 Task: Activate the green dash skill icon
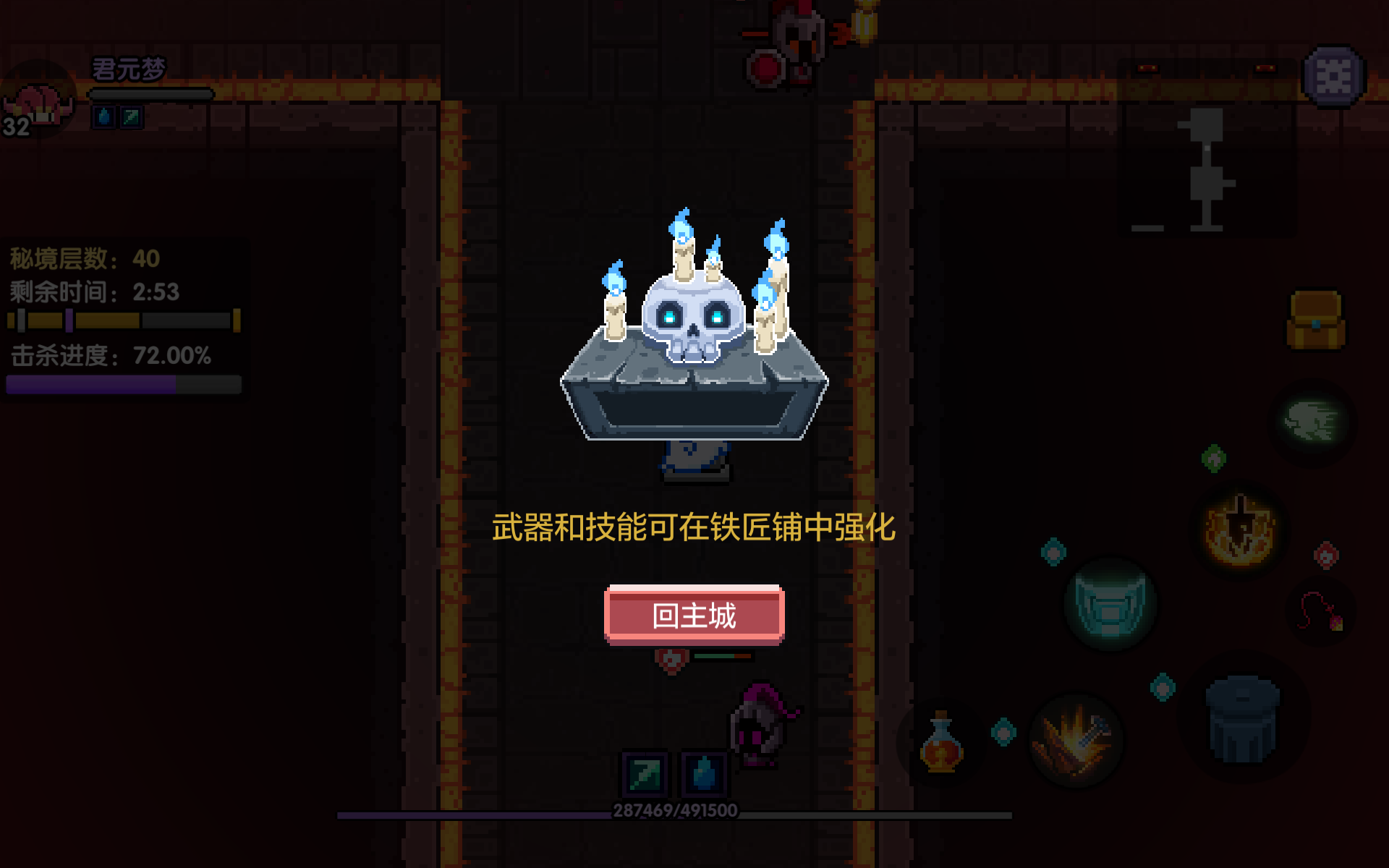pos(1313,420)
